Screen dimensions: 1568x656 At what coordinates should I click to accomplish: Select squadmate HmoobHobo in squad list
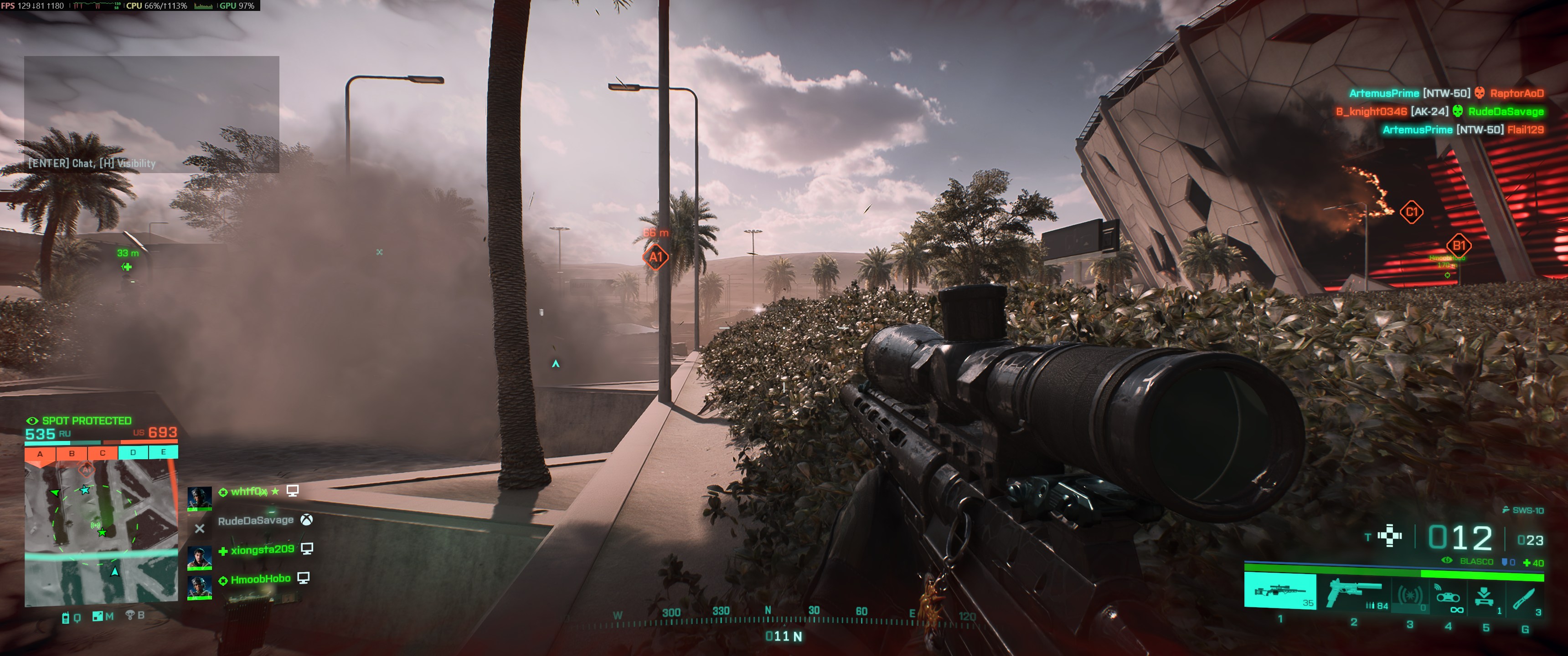260,579
